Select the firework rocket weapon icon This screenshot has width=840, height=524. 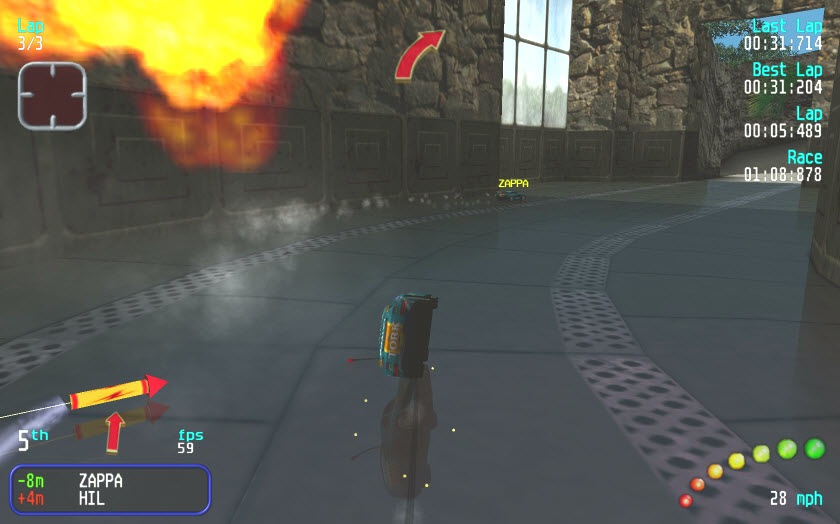point(115,392)
